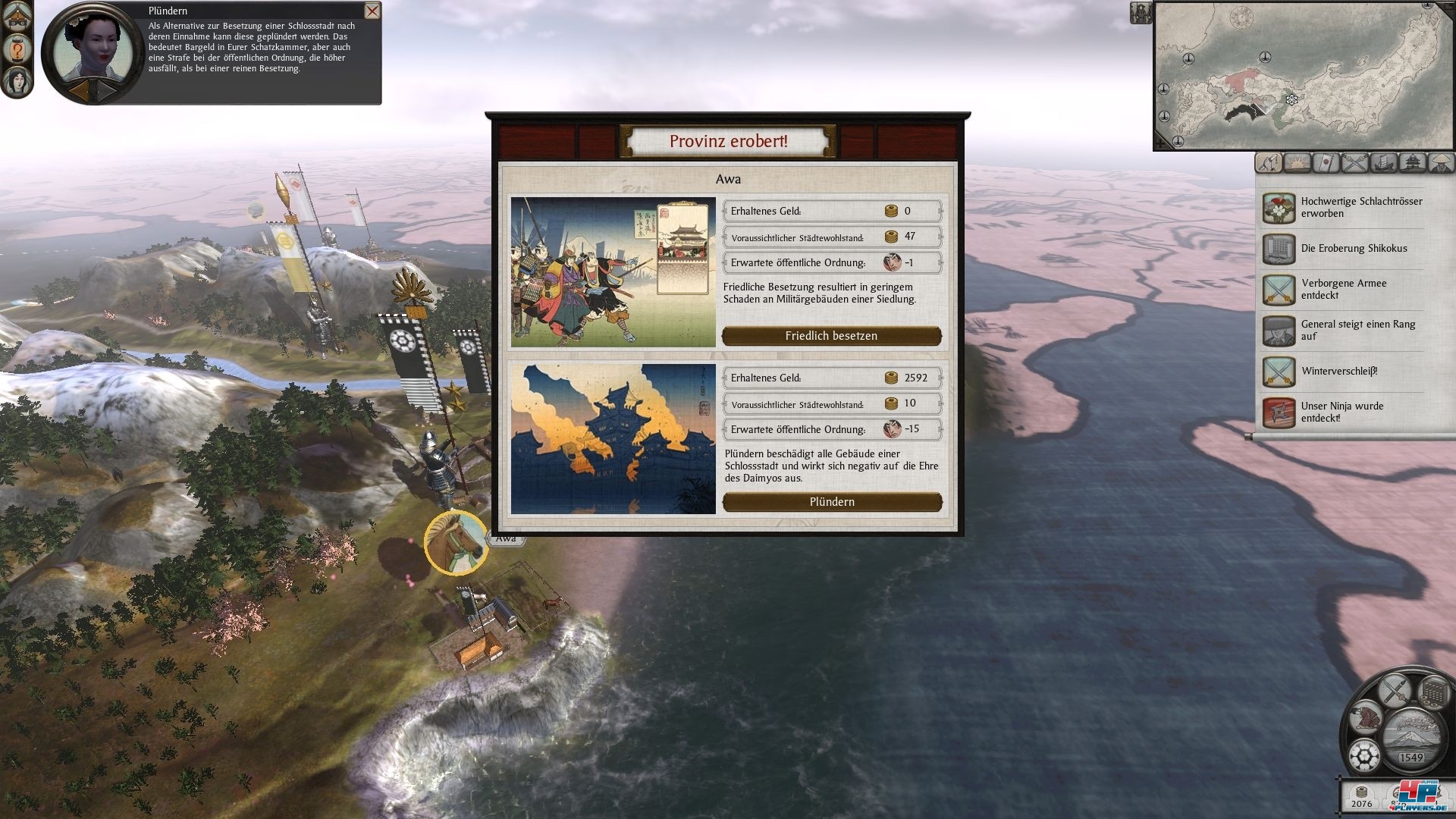
Task: Switch to the castle provinces tab
Action: [x=1412, y=162]
